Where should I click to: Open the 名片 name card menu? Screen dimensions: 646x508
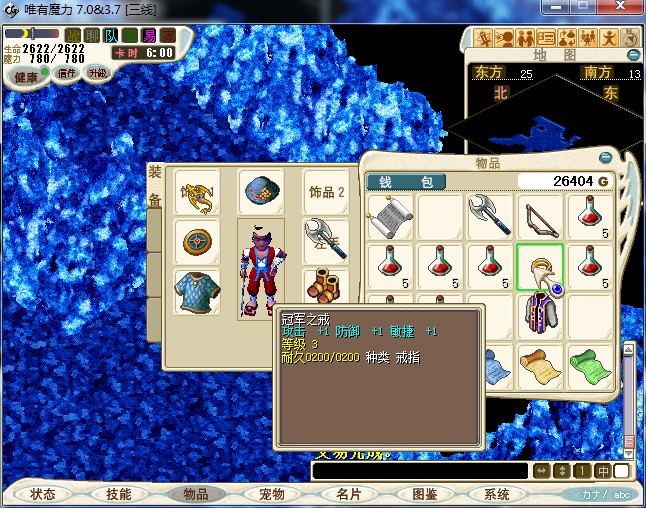coord(347,494)
